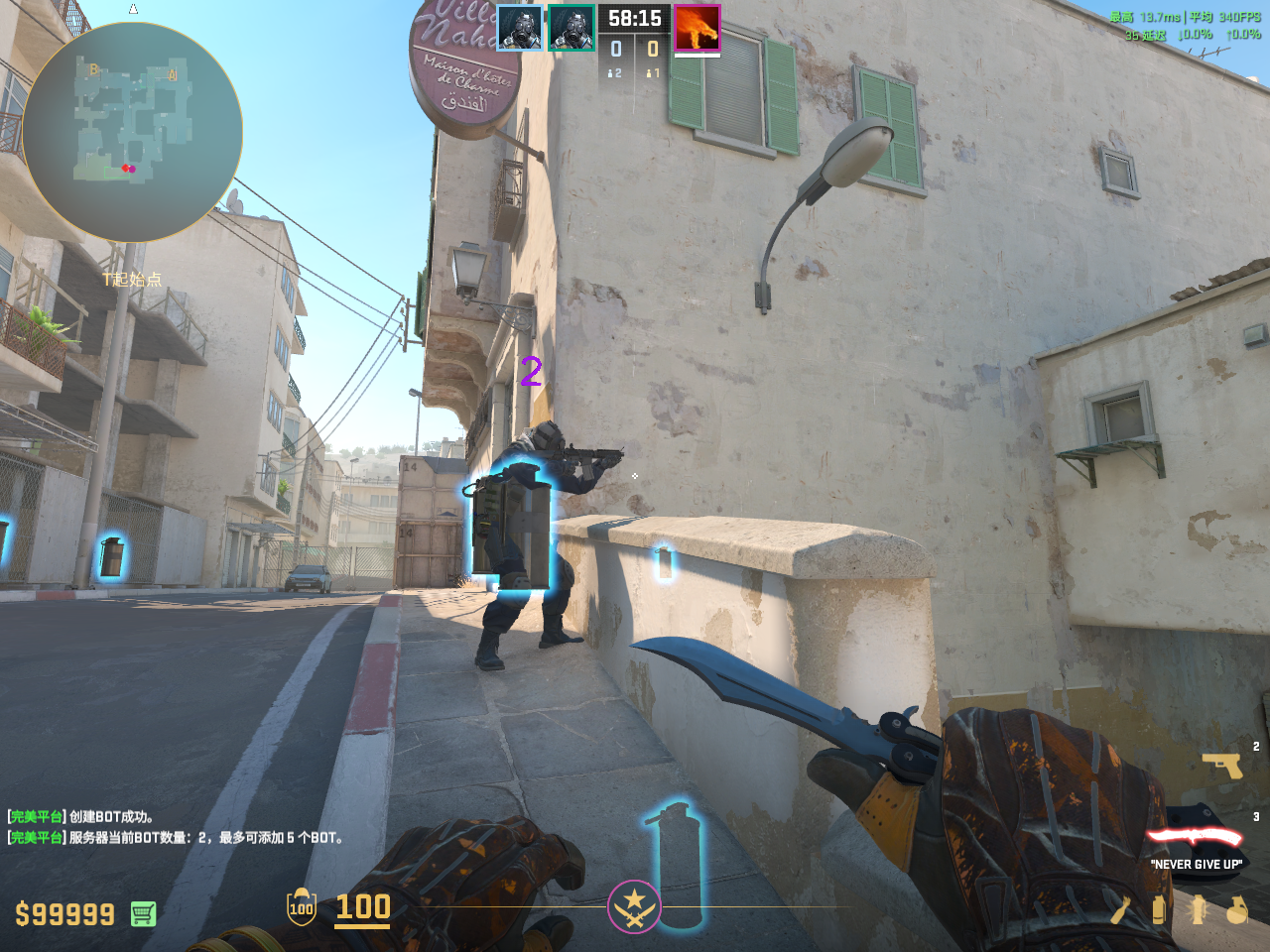Click the green framed CT player avatar
This screenshot has height=952, width=1270.
click(571, 28)
